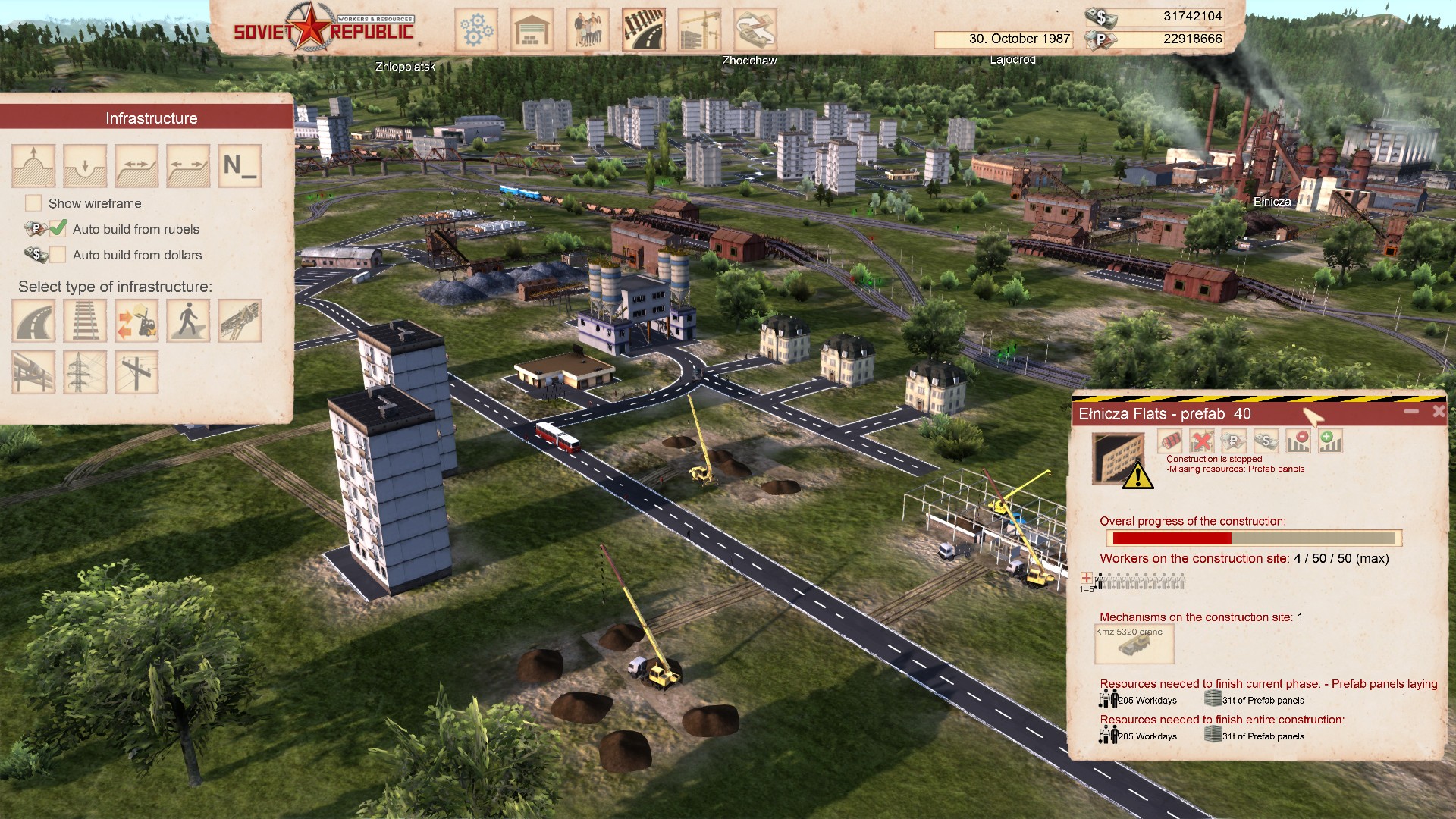The image size is (1456, 819).
Task: Select the railway infrastructure tool
Action: (x=85, y=320)
